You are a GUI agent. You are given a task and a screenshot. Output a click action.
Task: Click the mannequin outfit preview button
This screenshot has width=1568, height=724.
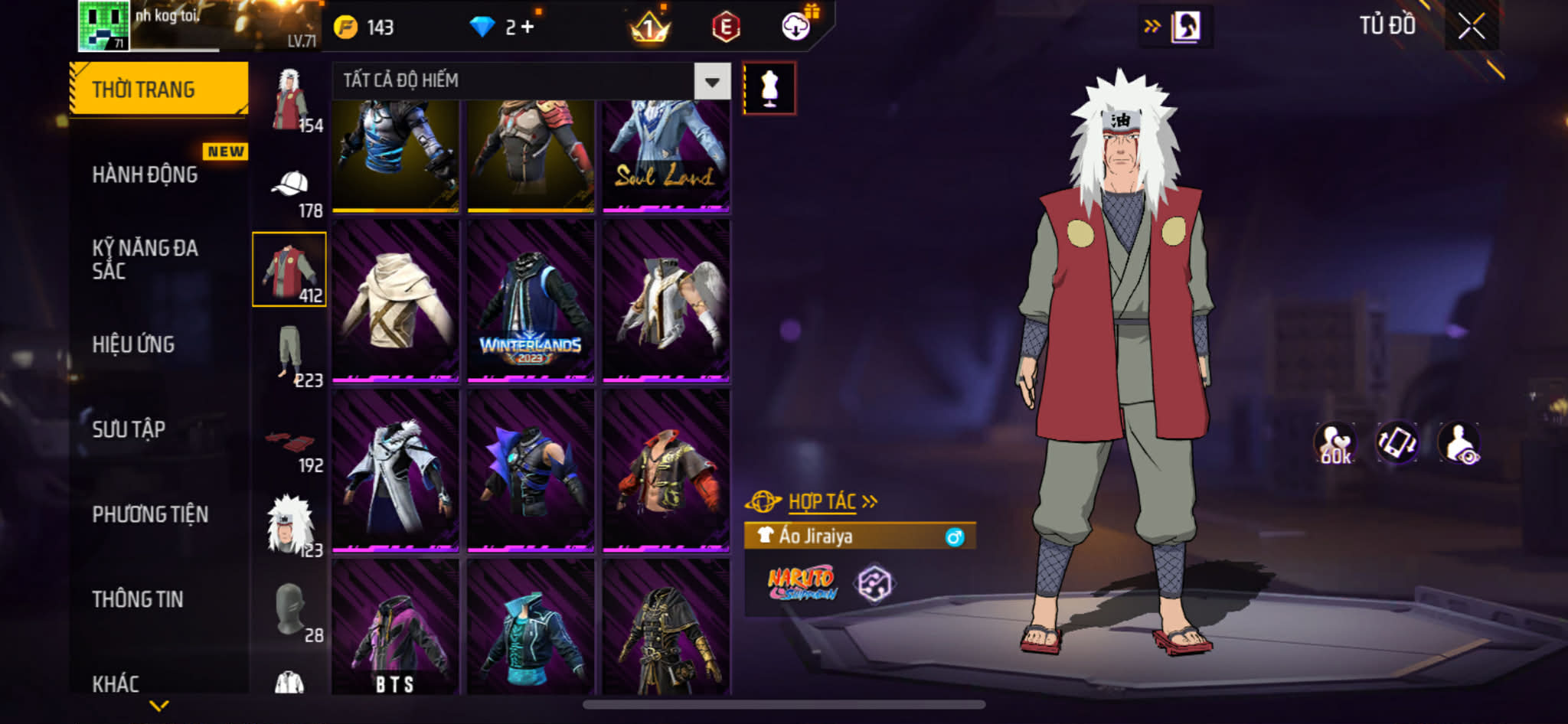click(x=769, y=89)
